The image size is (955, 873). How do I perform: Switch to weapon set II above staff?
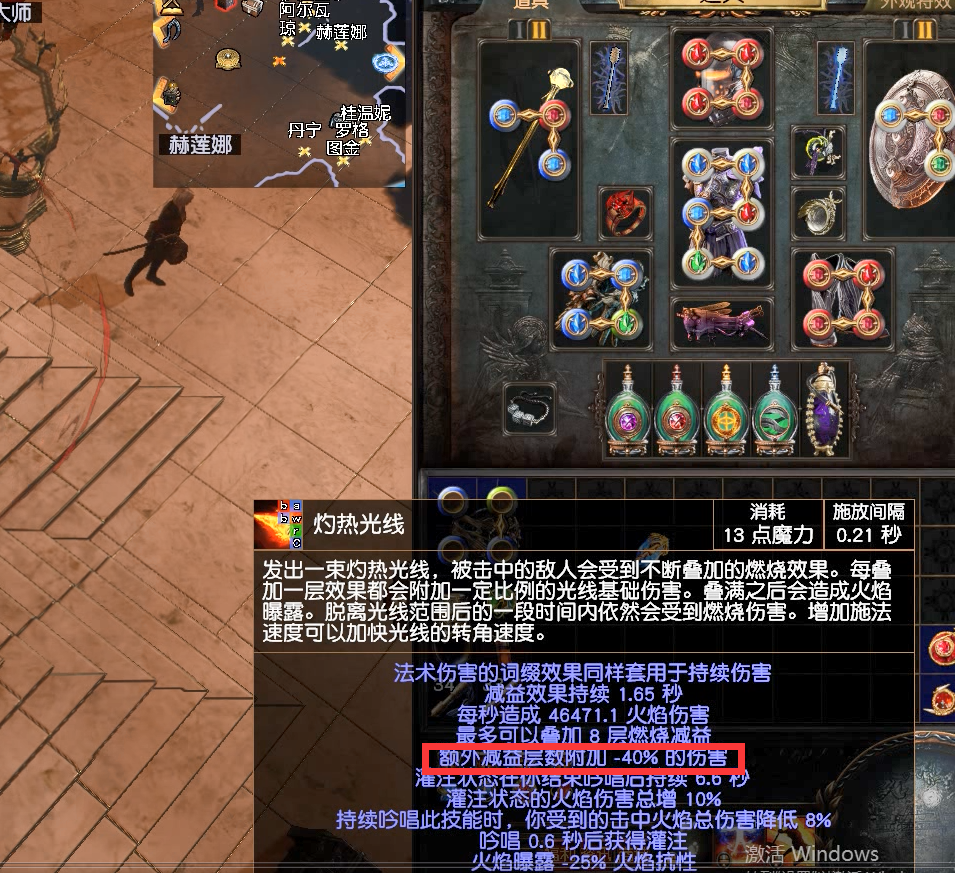(539, 30)
